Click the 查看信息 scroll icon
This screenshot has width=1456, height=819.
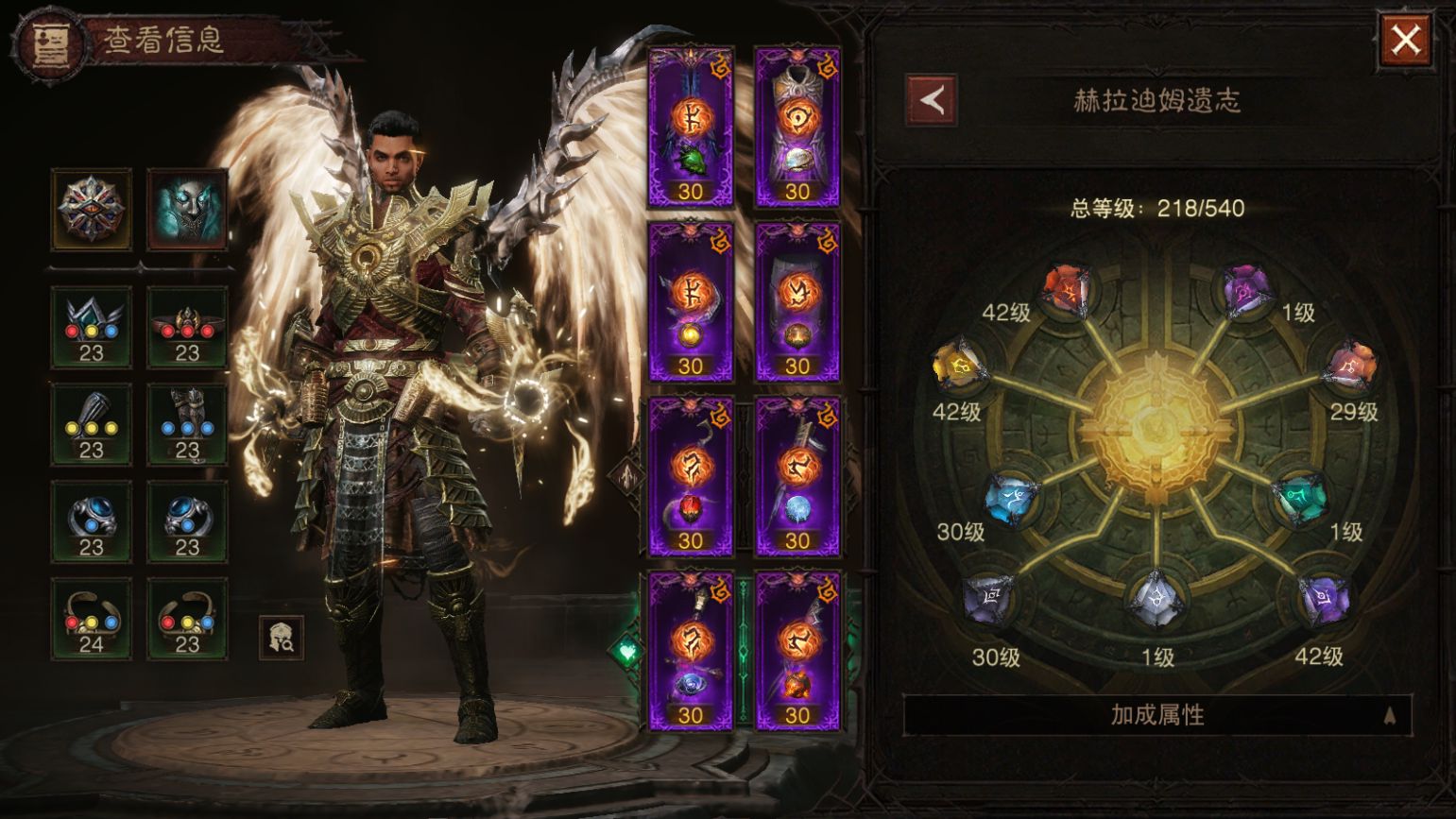point(46,43)
